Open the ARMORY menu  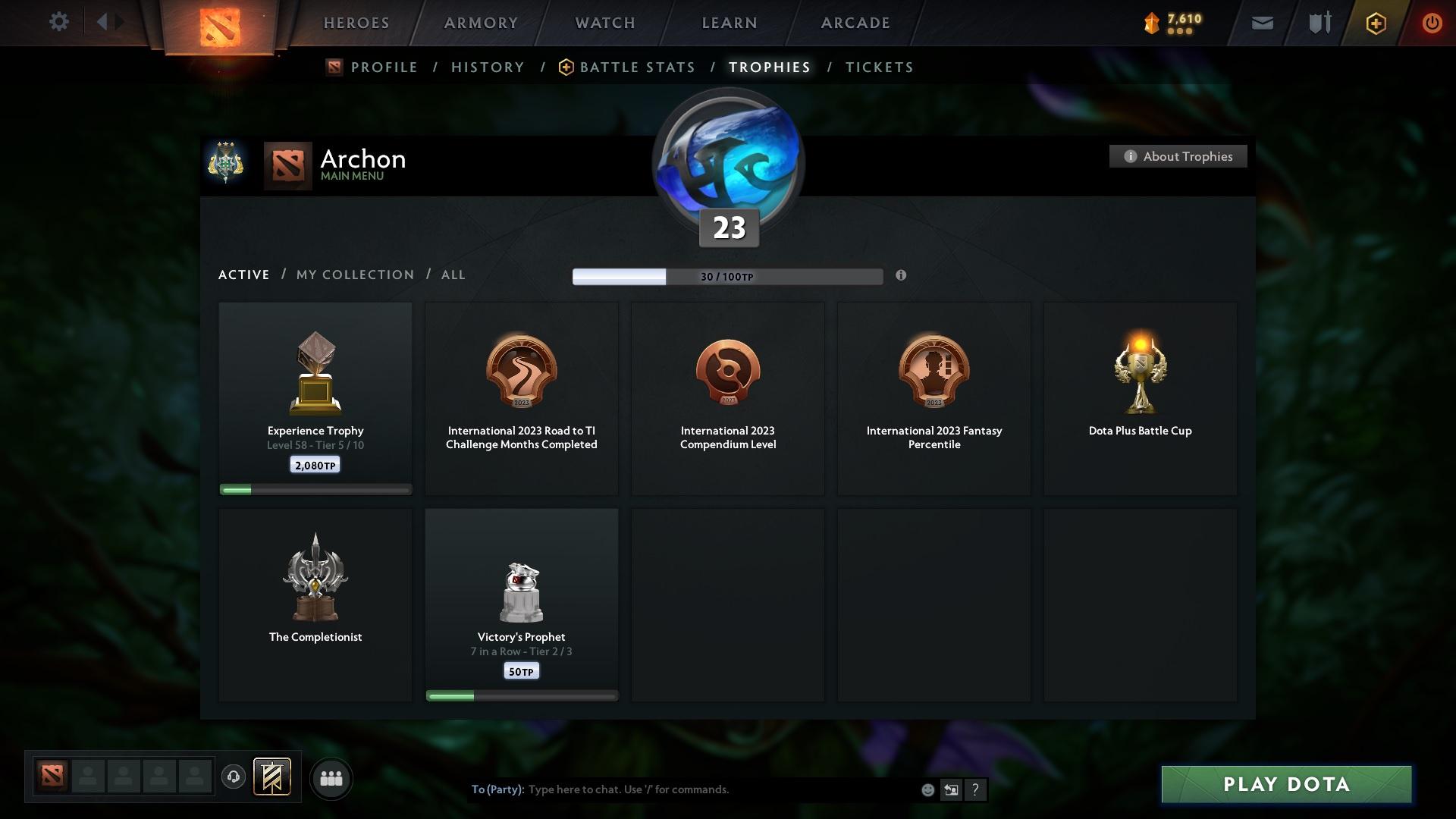(x=480, y=23)
